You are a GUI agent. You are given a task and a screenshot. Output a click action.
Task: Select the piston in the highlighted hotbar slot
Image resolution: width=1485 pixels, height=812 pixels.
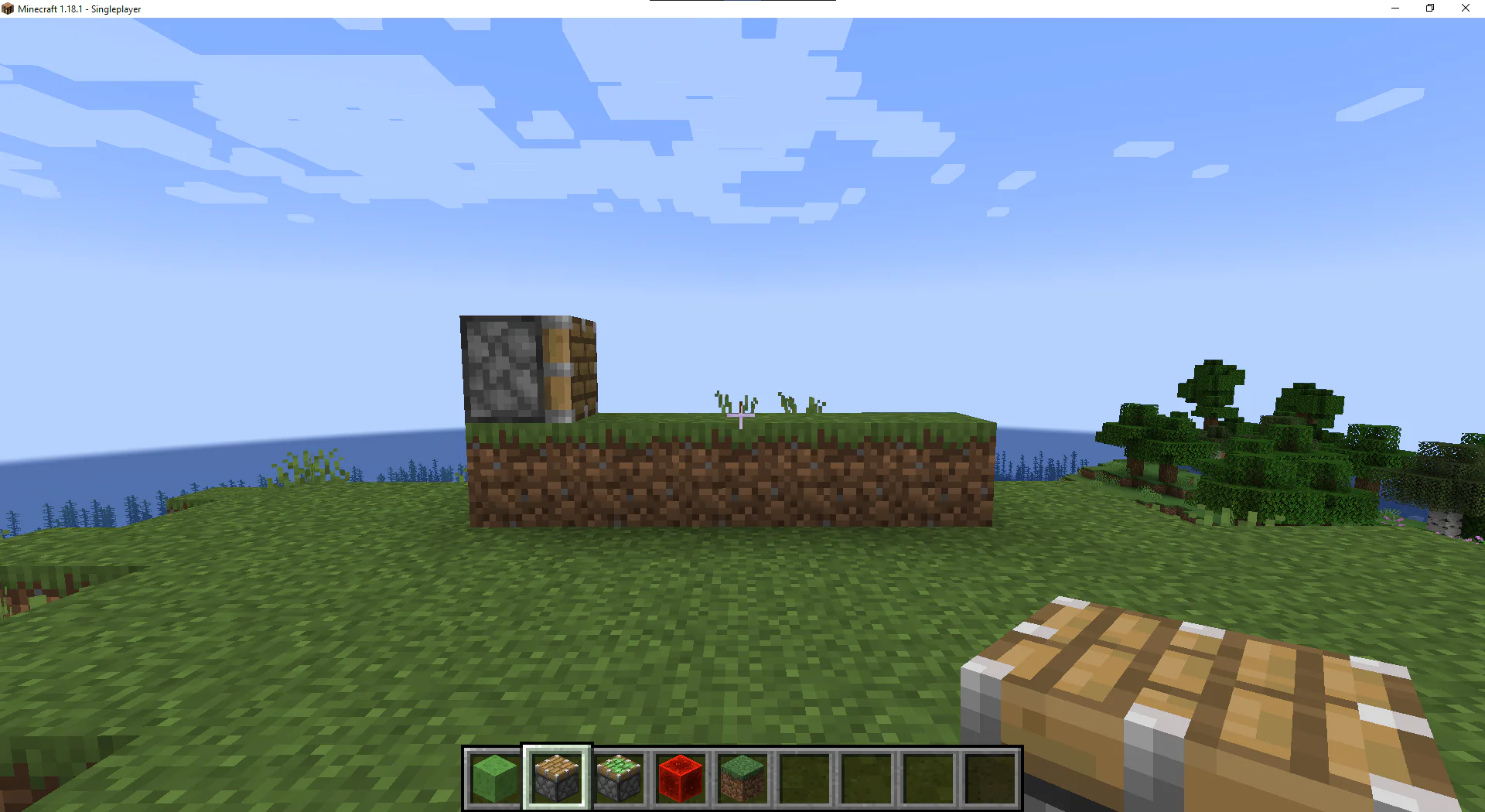point(555,777)
